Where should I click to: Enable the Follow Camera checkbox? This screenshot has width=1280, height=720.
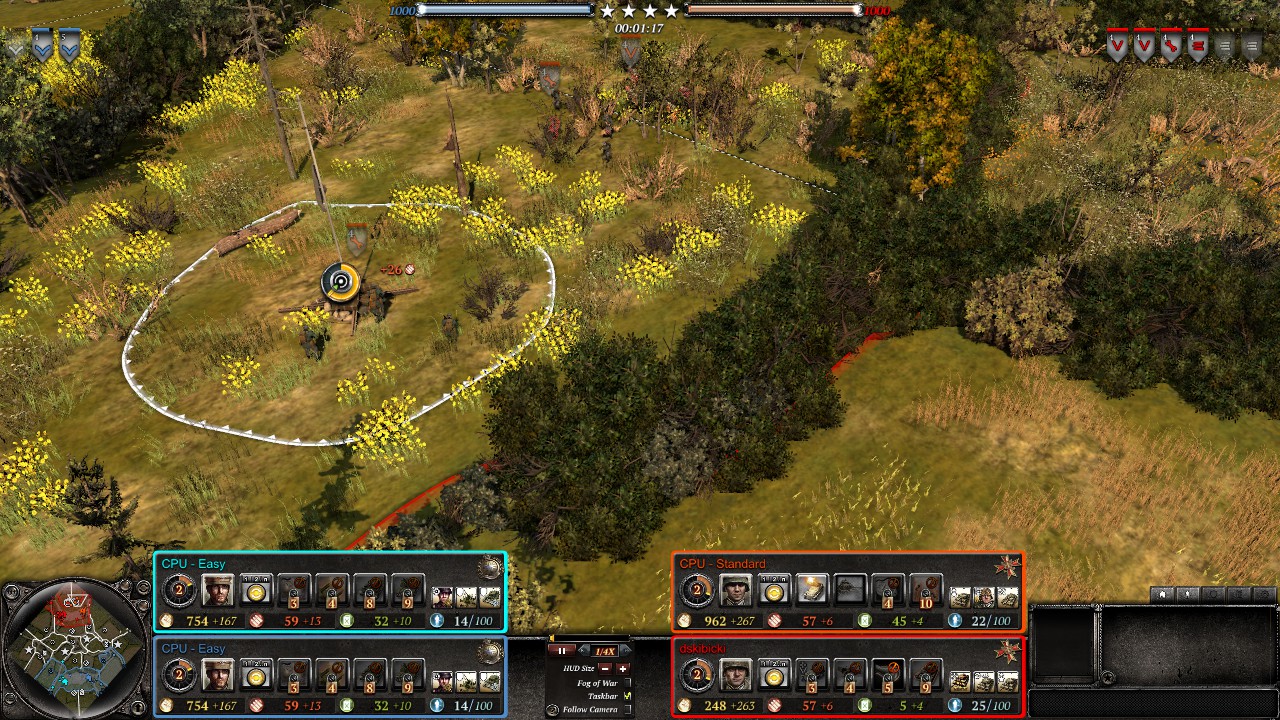tap(628, 709)
